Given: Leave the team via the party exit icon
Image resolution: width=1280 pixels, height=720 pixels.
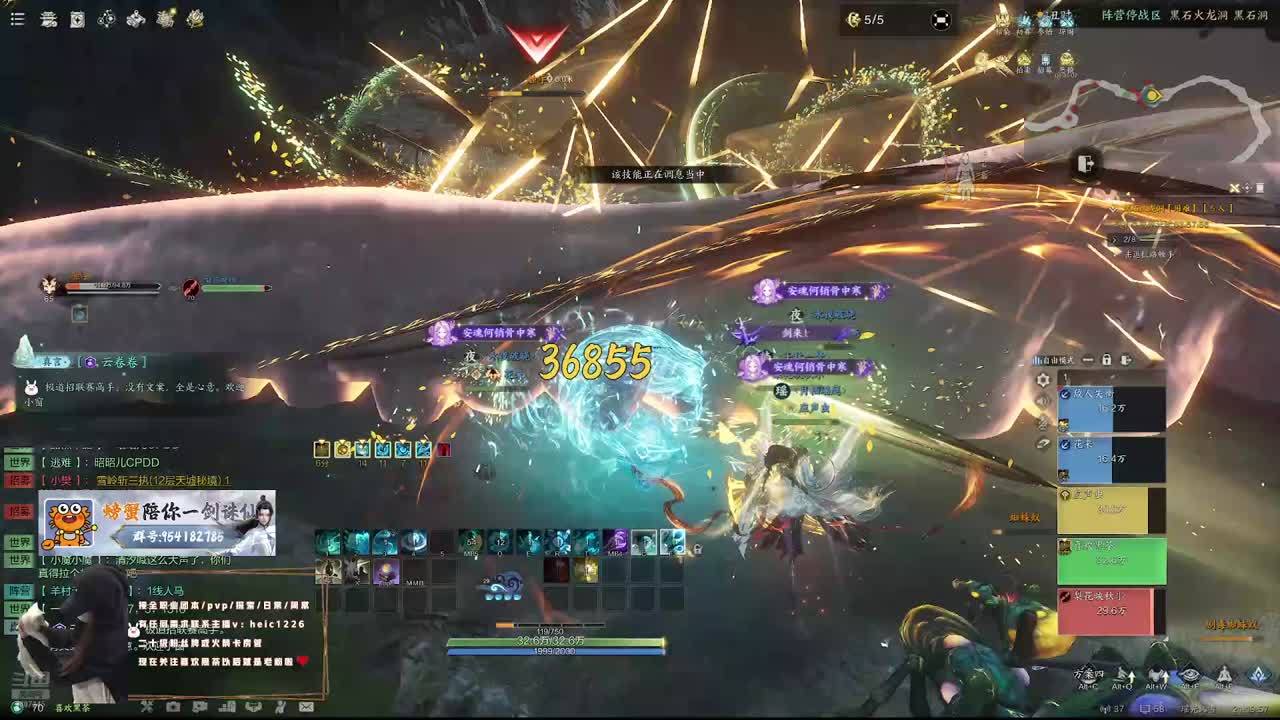Looking at the screenshot, I should click(1126, 360).
